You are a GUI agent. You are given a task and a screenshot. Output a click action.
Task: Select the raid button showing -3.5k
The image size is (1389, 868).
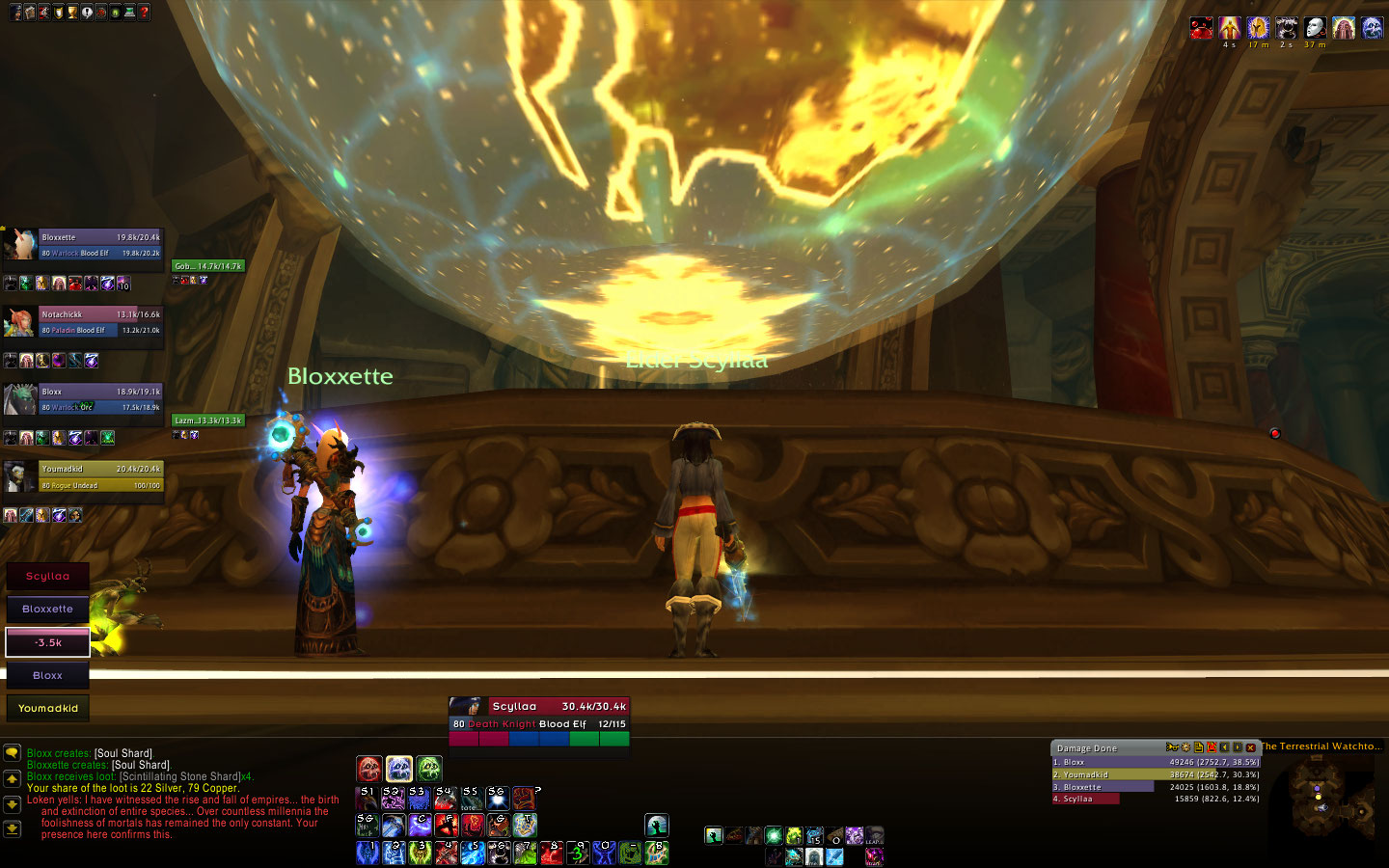[47, 642]
